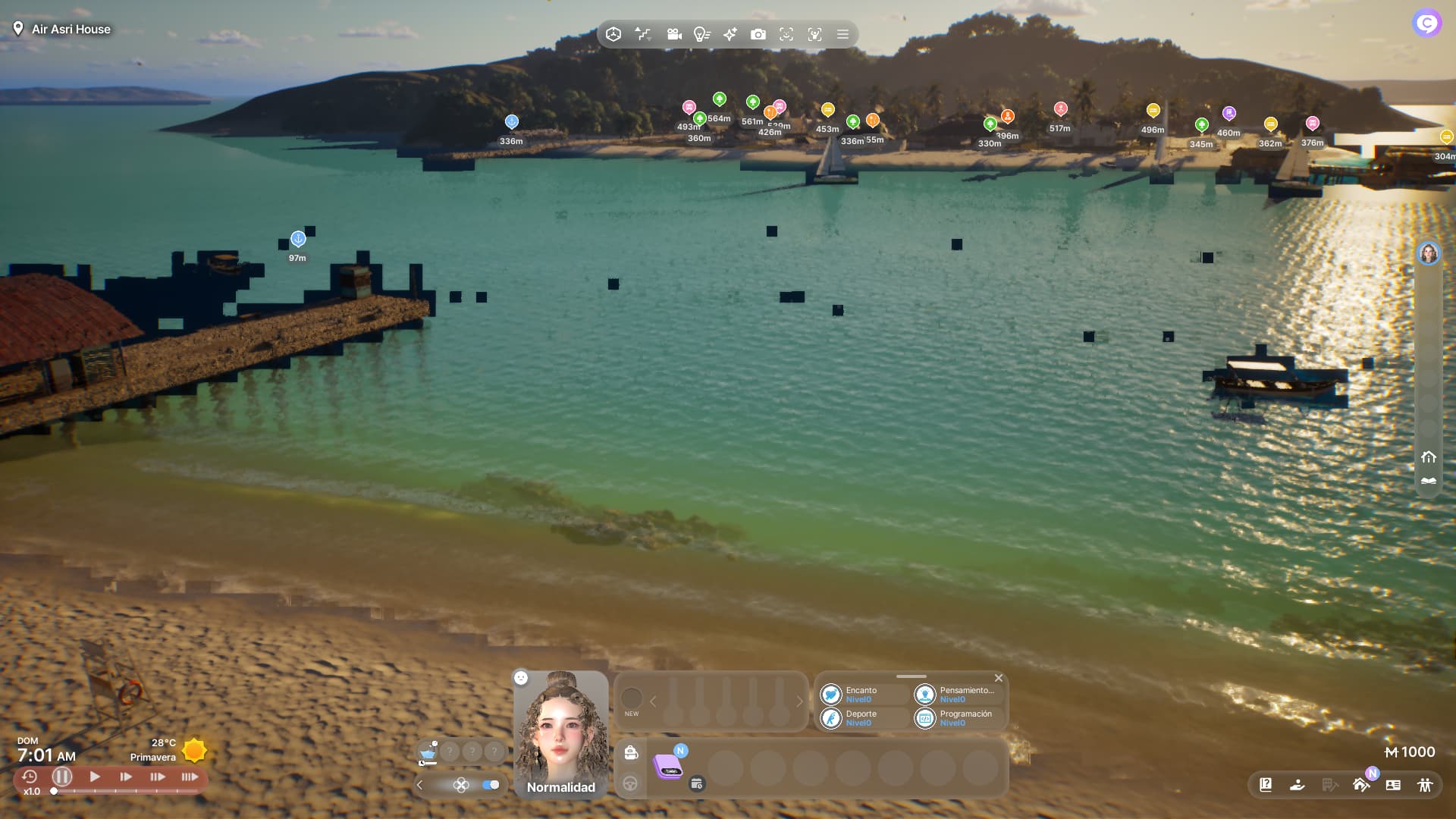Click the rewind clock icon
The height and width of the screenshot is (819, 1456).
pyautogui.click(x=30, y=777)
